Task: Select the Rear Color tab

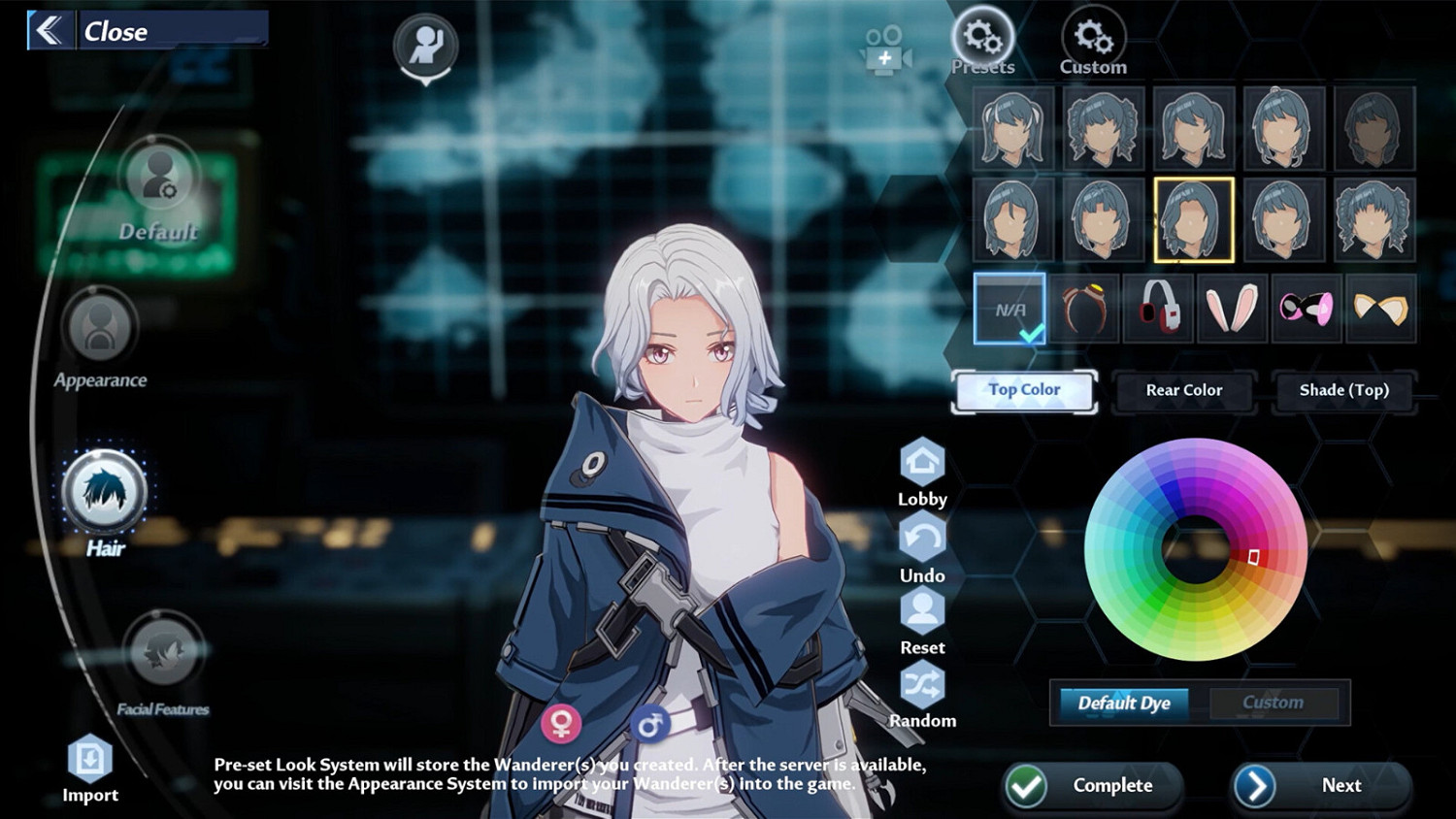Action: (x=1183, y=390)
